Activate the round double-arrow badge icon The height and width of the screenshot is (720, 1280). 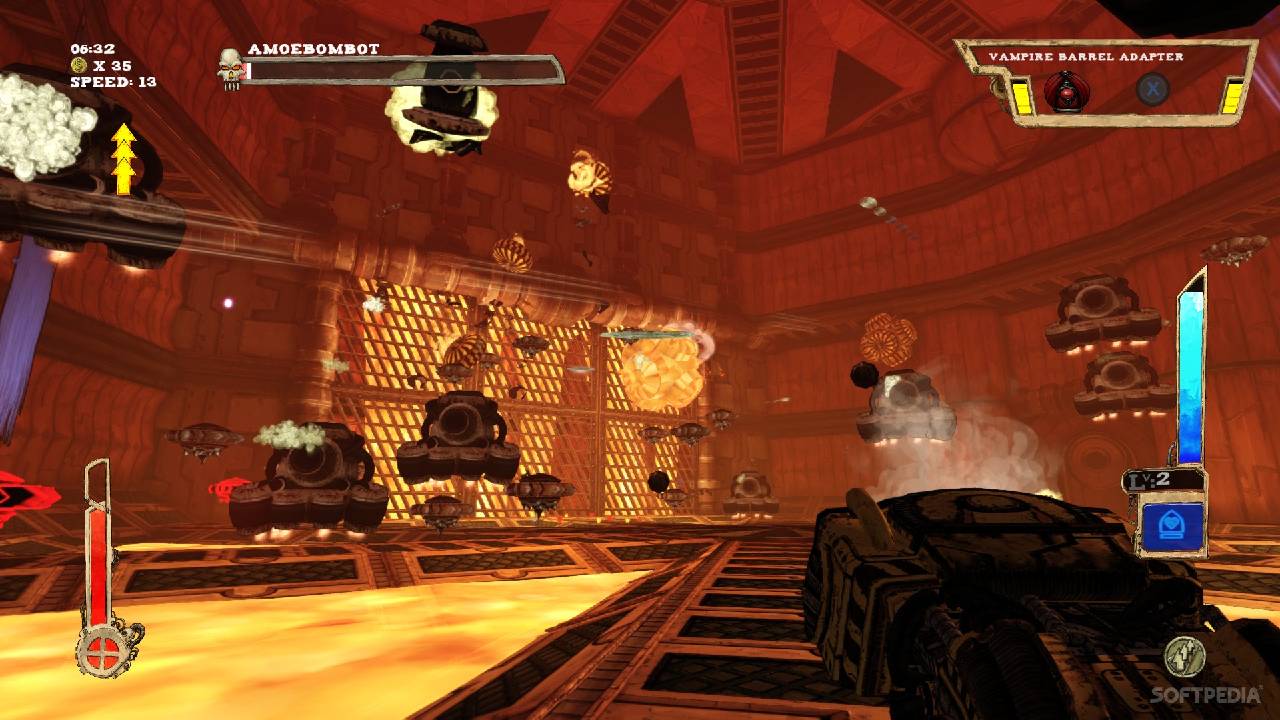1183,656
